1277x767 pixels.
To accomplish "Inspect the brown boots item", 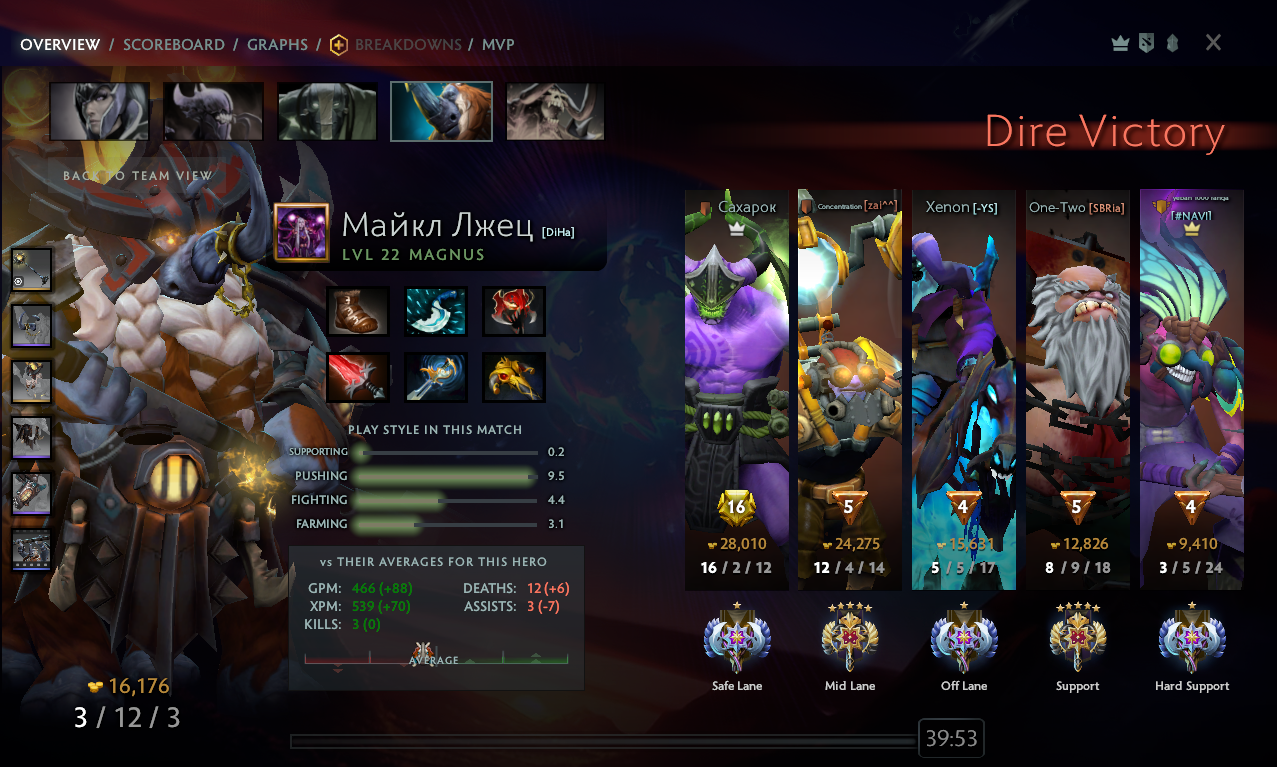I will [358, 311].
